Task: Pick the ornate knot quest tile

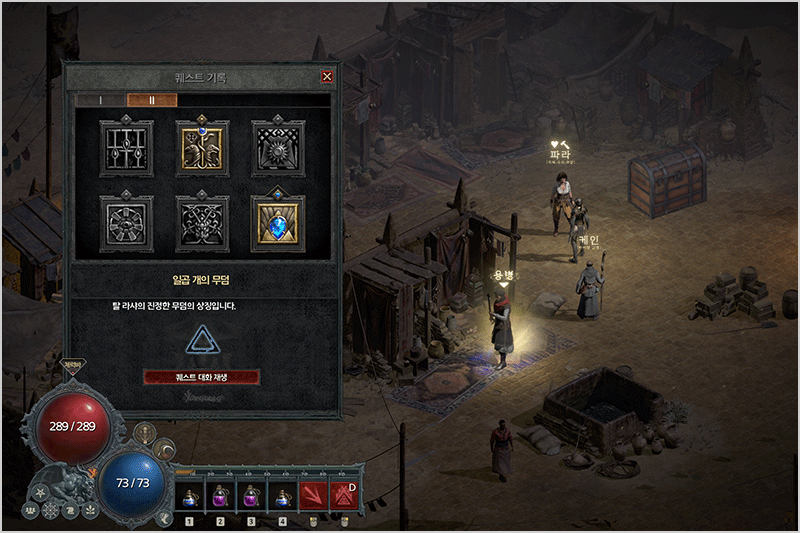Action: click(202, 223)
